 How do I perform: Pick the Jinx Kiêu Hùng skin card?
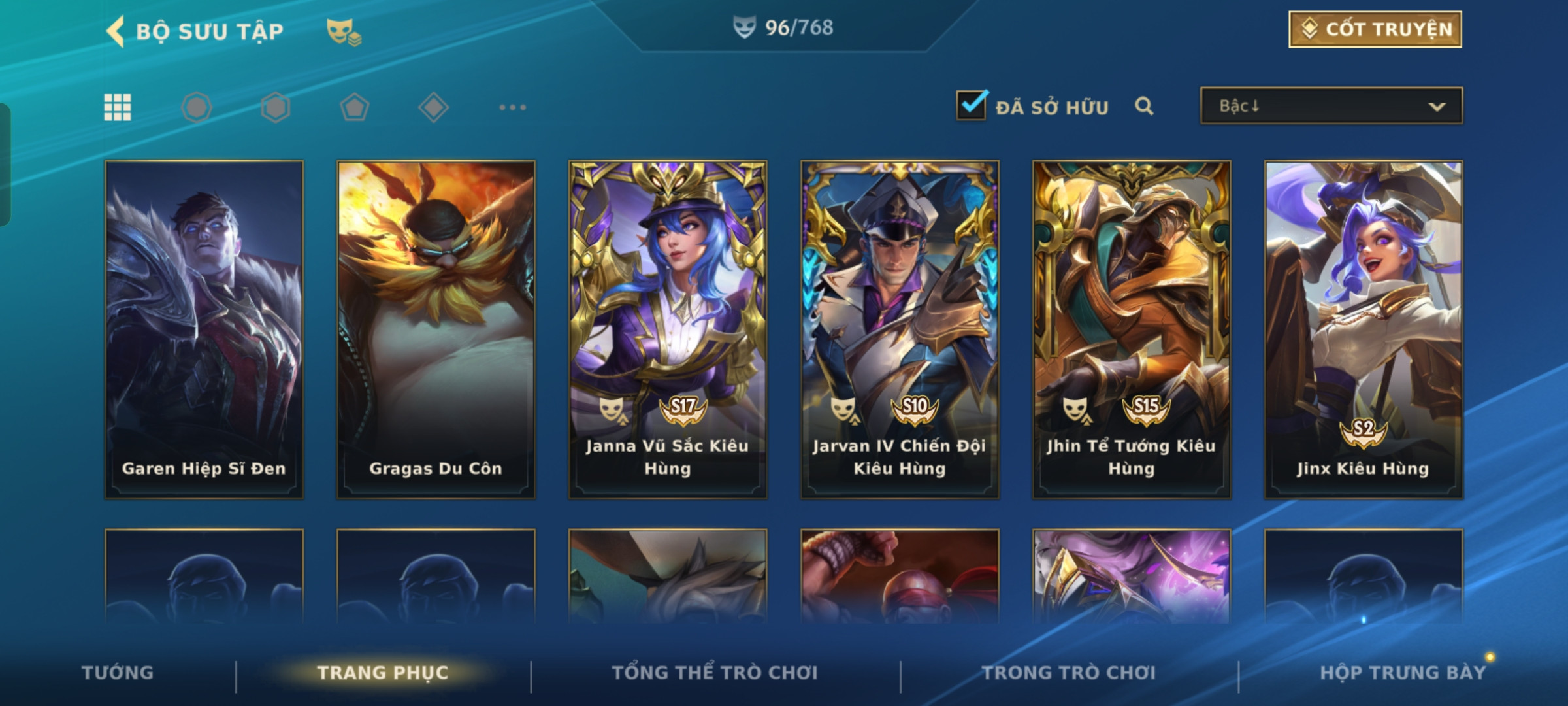point(1364,329)
